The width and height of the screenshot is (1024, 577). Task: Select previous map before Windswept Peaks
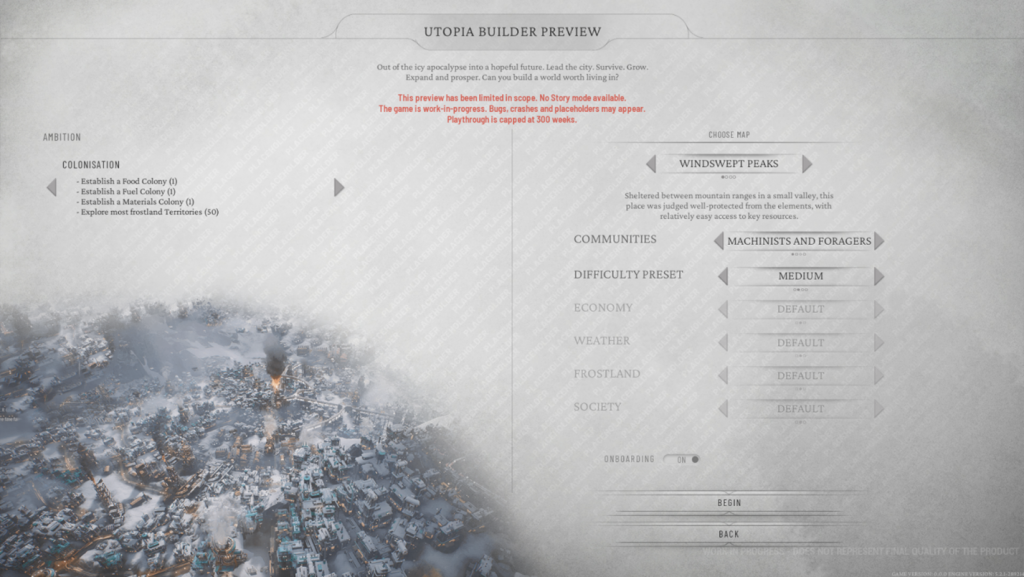click(x=651, y=164)
